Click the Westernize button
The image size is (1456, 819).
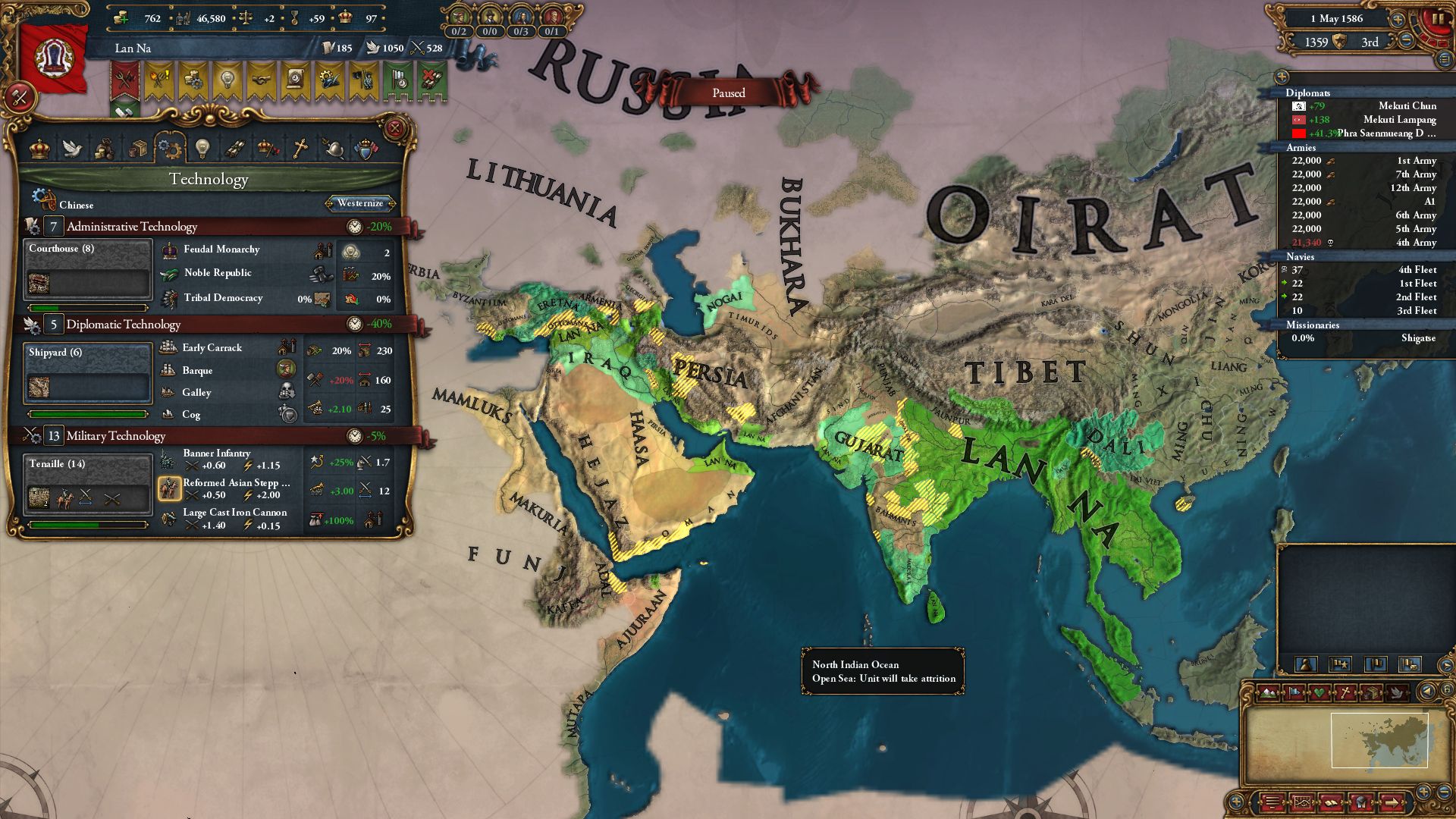pos(359,203)
